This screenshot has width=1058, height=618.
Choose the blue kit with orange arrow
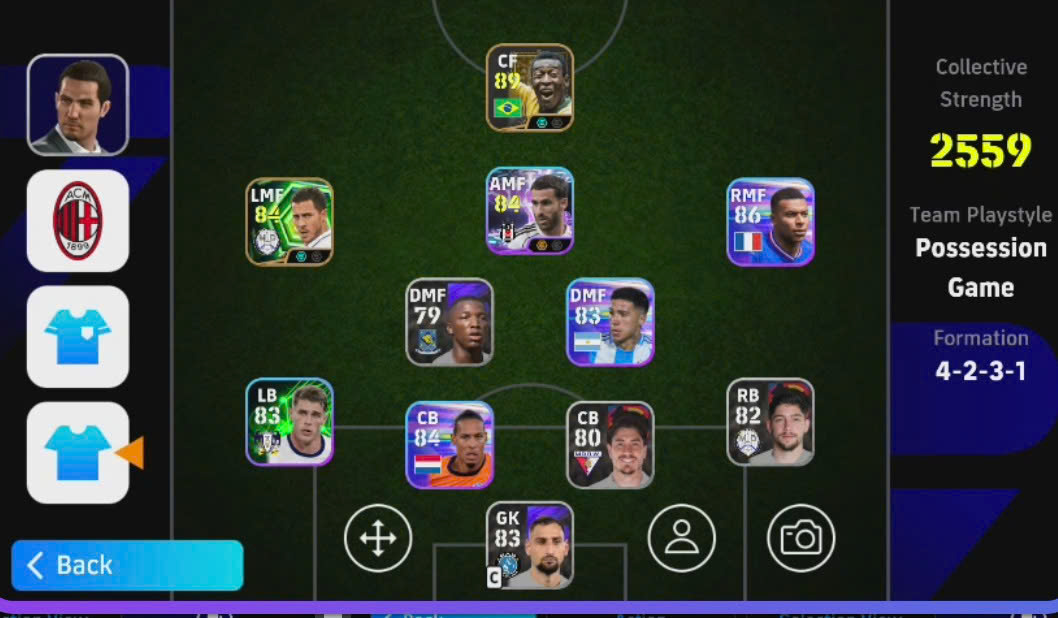point(78,453)
